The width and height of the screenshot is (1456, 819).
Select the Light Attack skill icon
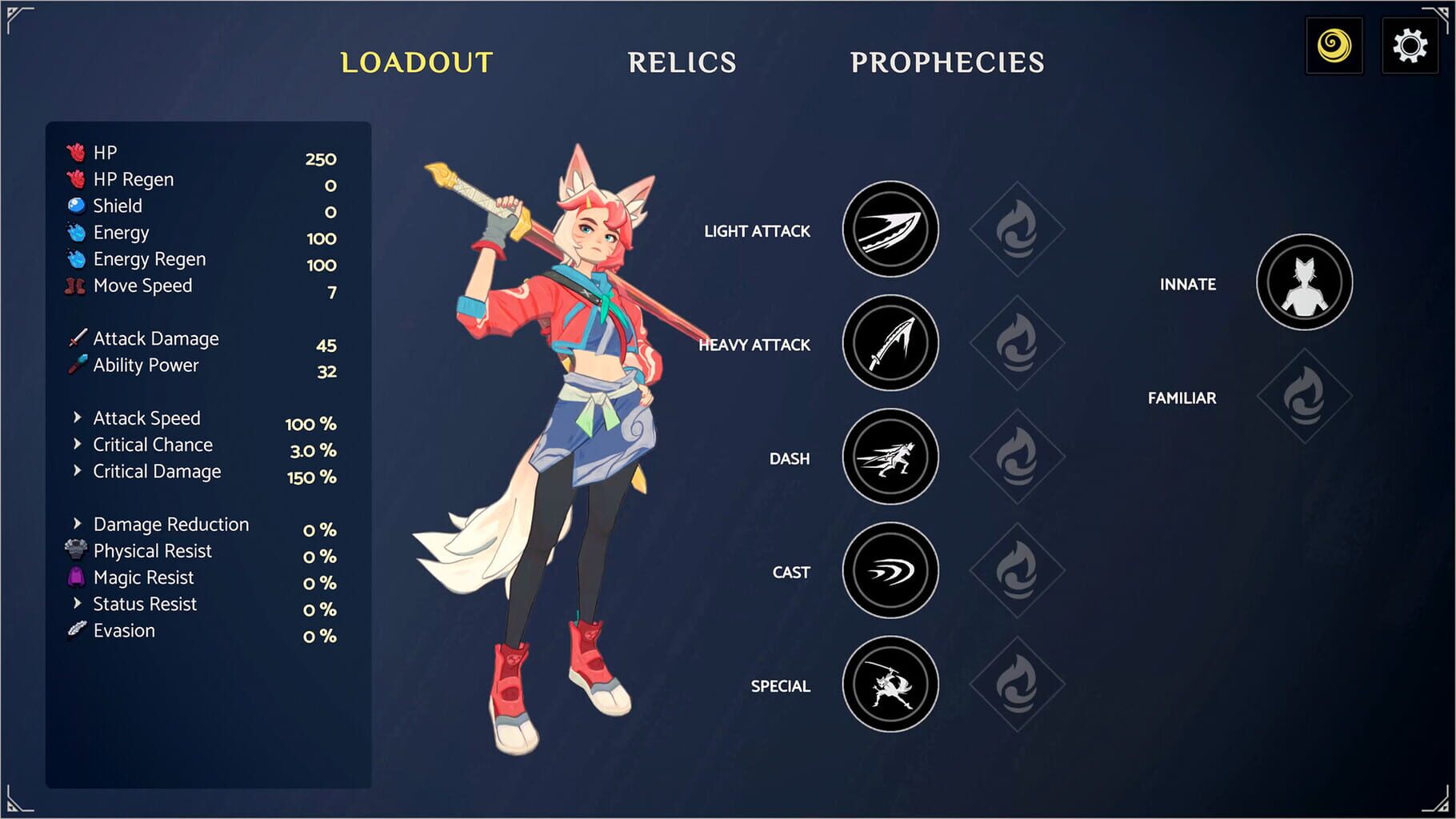pos(890,230)
